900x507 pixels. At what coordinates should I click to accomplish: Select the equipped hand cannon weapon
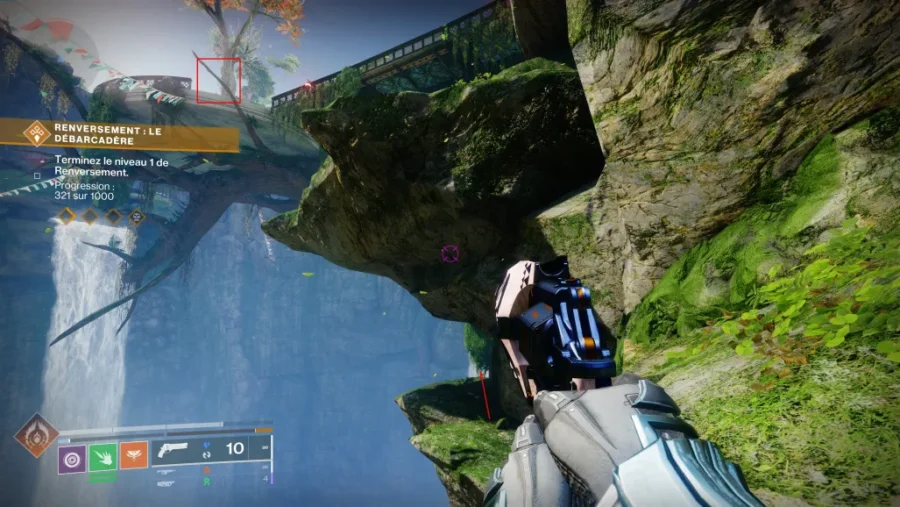(175, 451)
